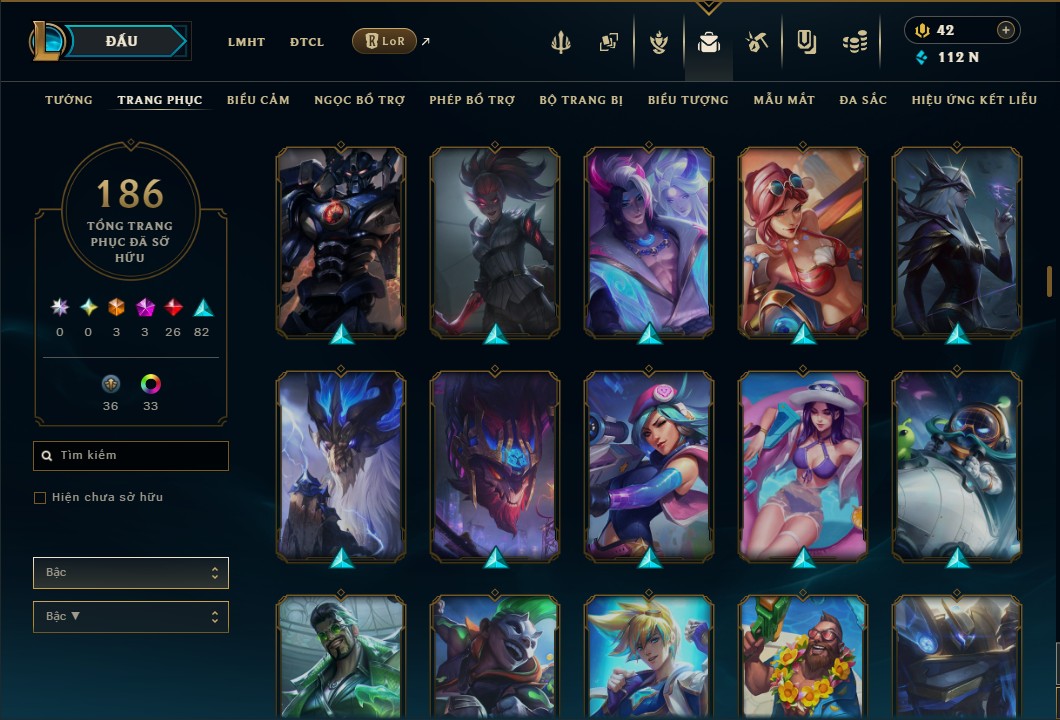This screenshot has height=720, width=1060.
Task: Open the coin stack store icon
Action: (x=853, y=42)
